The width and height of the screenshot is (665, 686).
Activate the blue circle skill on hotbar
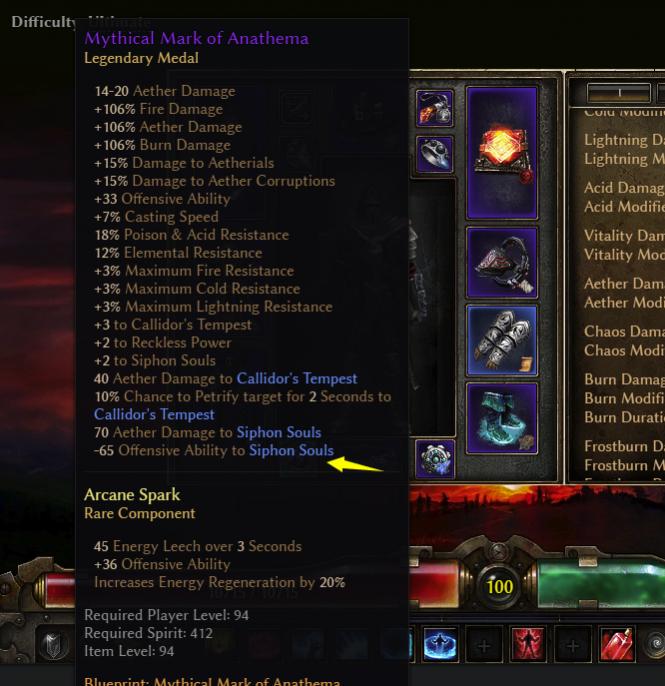click(439, 646)
